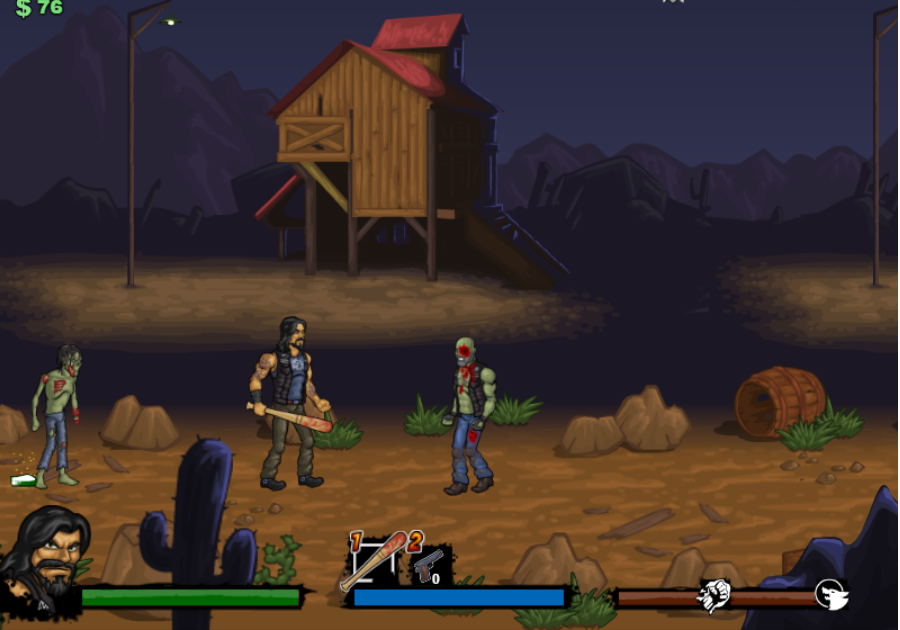The width and height of the screenshot is (900, 630).
Task: Select the baseball bat weapon slot
Action: pos(375,560)
